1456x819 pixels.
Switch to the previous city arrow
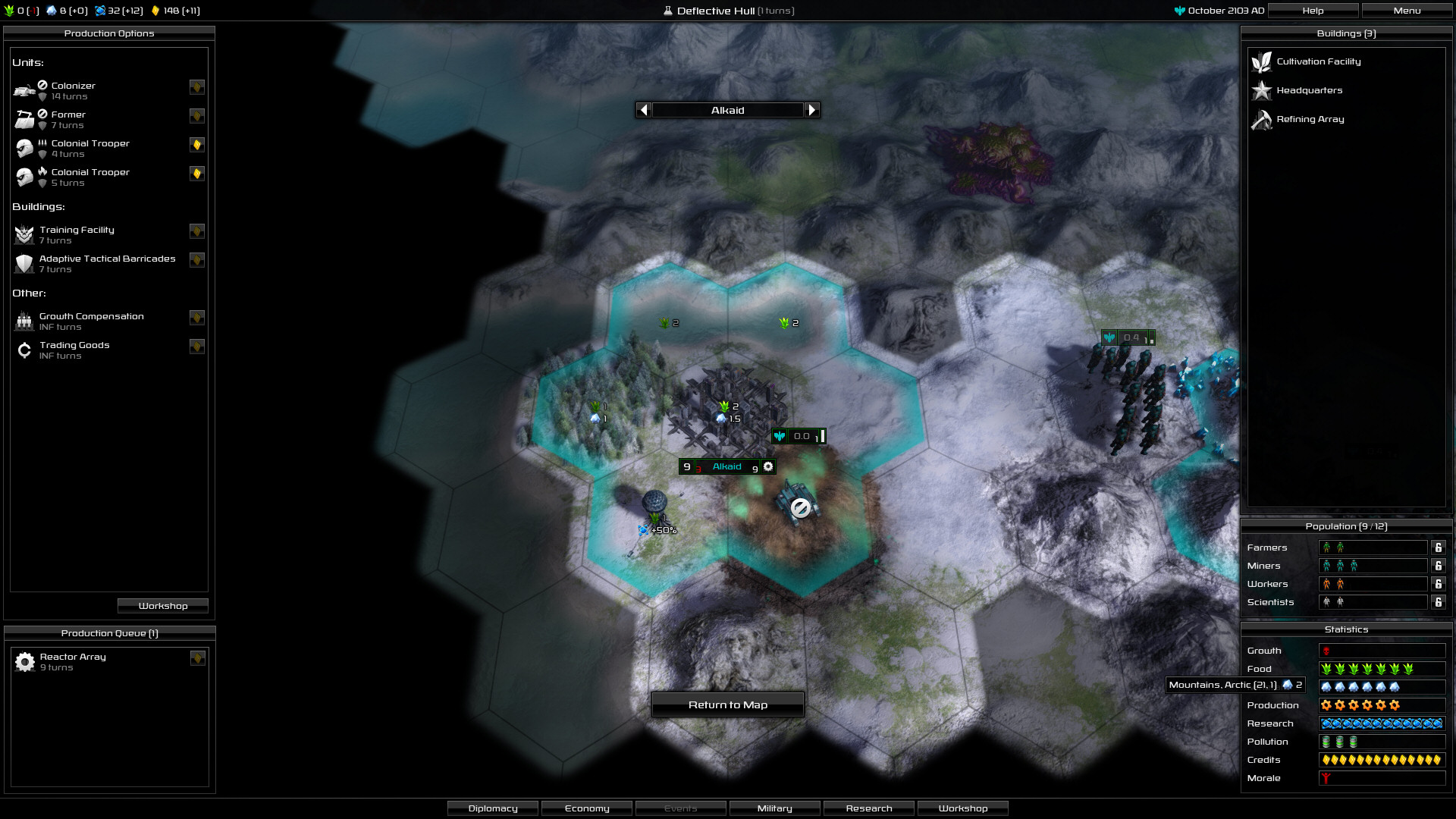644,110
